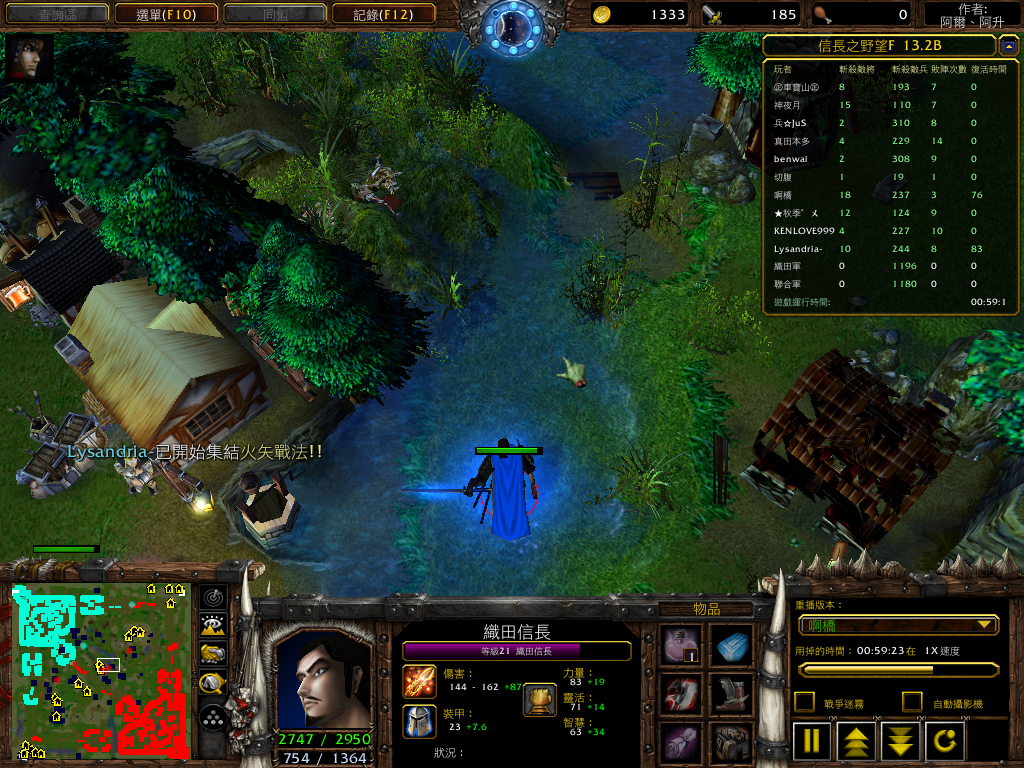This screenshot has height=768, width=1024.
Task: Enable the 戰爭迷霧 fog of war checkbox
Action: click(x=804, y=702)
